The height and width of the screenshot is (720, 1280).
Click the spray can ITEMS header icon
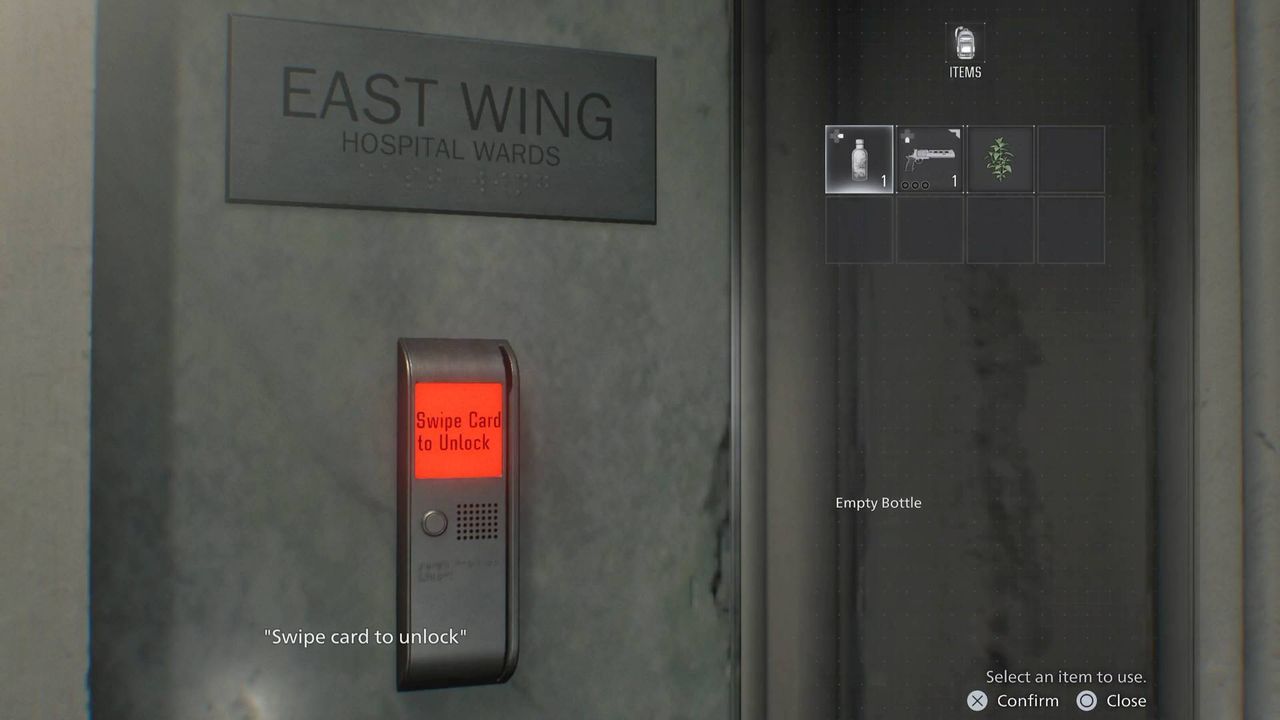[x=963, y=42]
